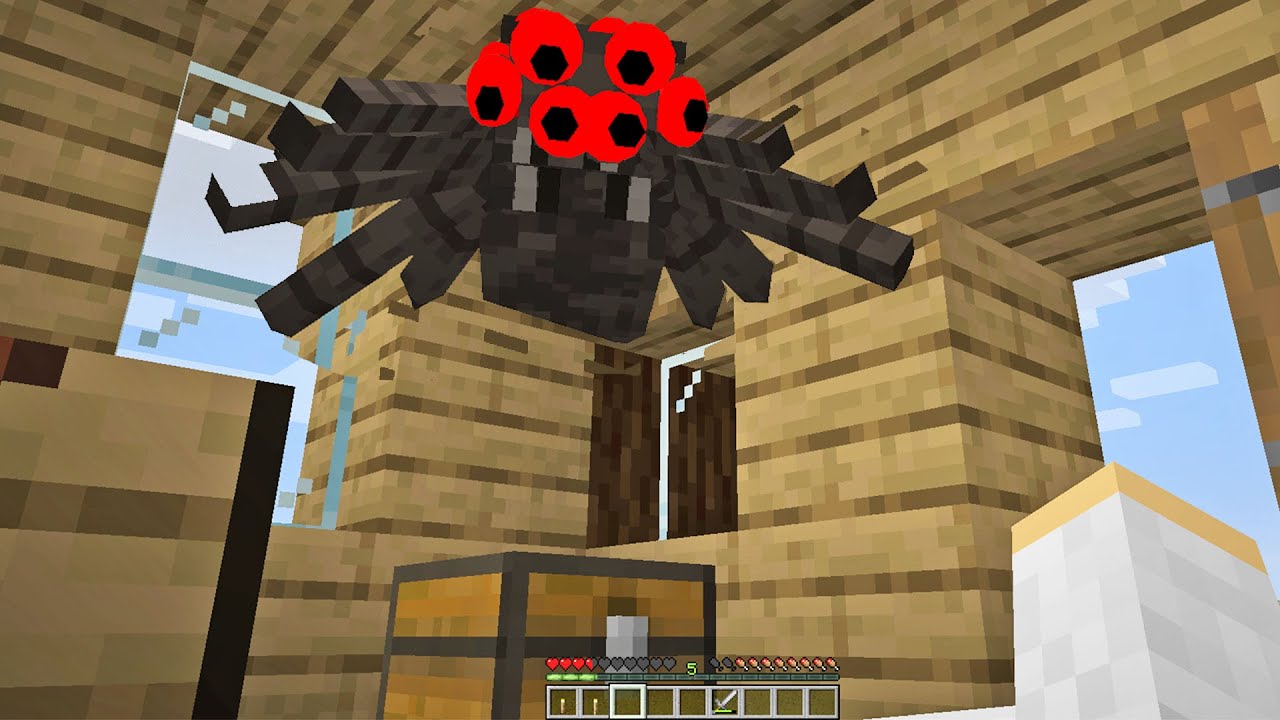Viewport: 1280px width, 720px height.
Task: Click the last empty hotbar slot
Action: [823, 700]
